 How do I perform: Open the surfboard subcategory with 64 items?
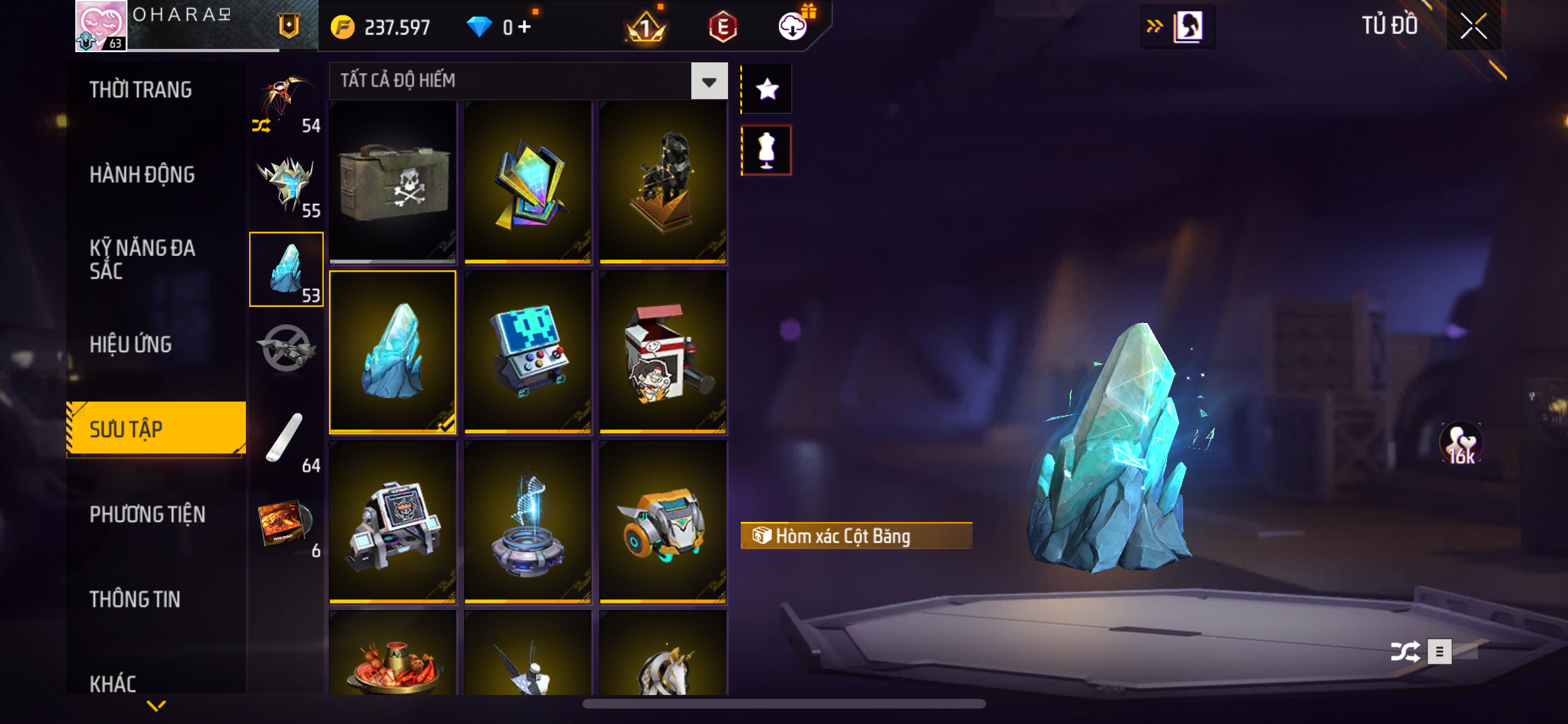[x=286, y=440]
